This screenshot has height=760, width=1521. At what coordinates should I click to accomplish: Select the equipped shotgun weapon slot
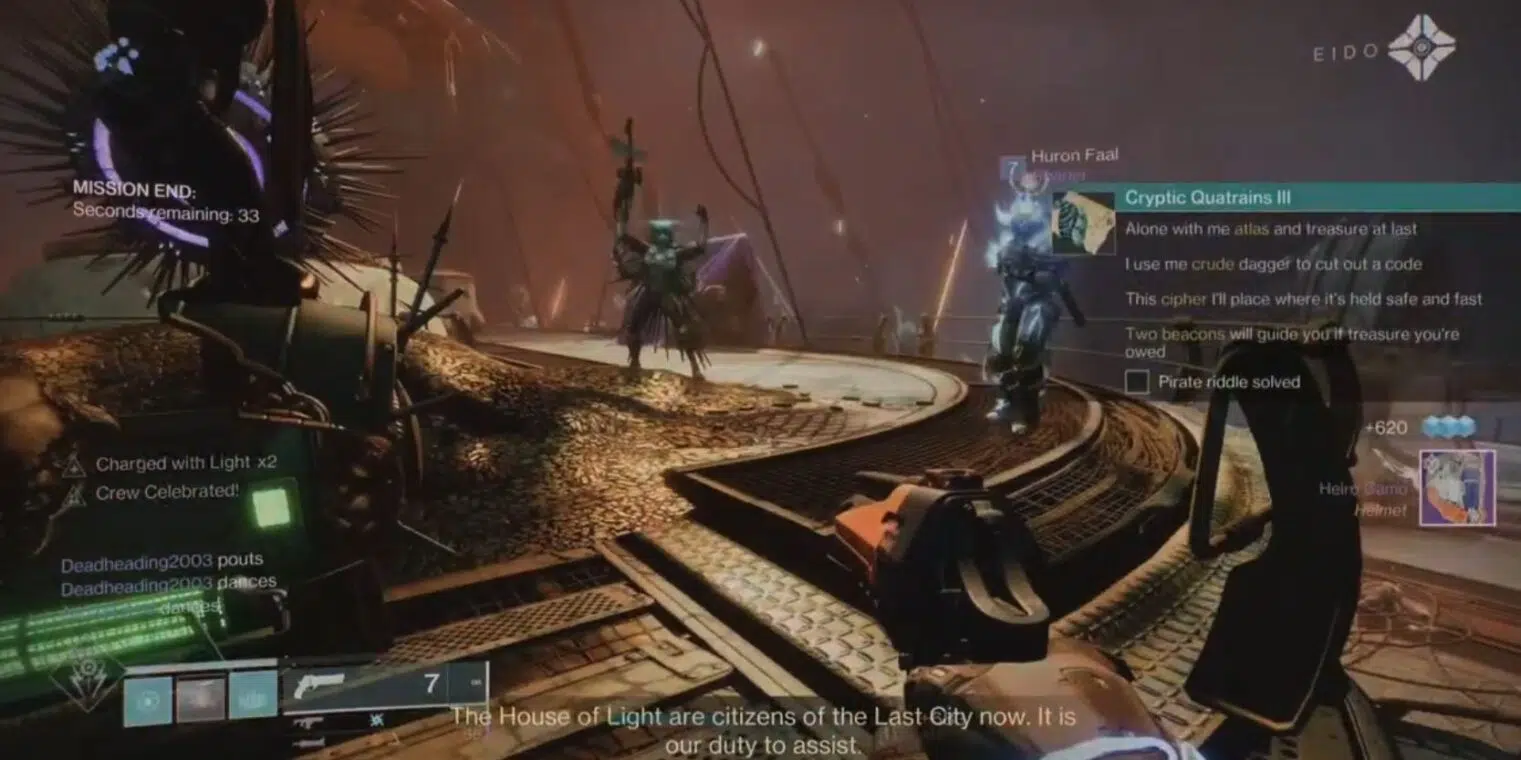[x=384, y=684]
